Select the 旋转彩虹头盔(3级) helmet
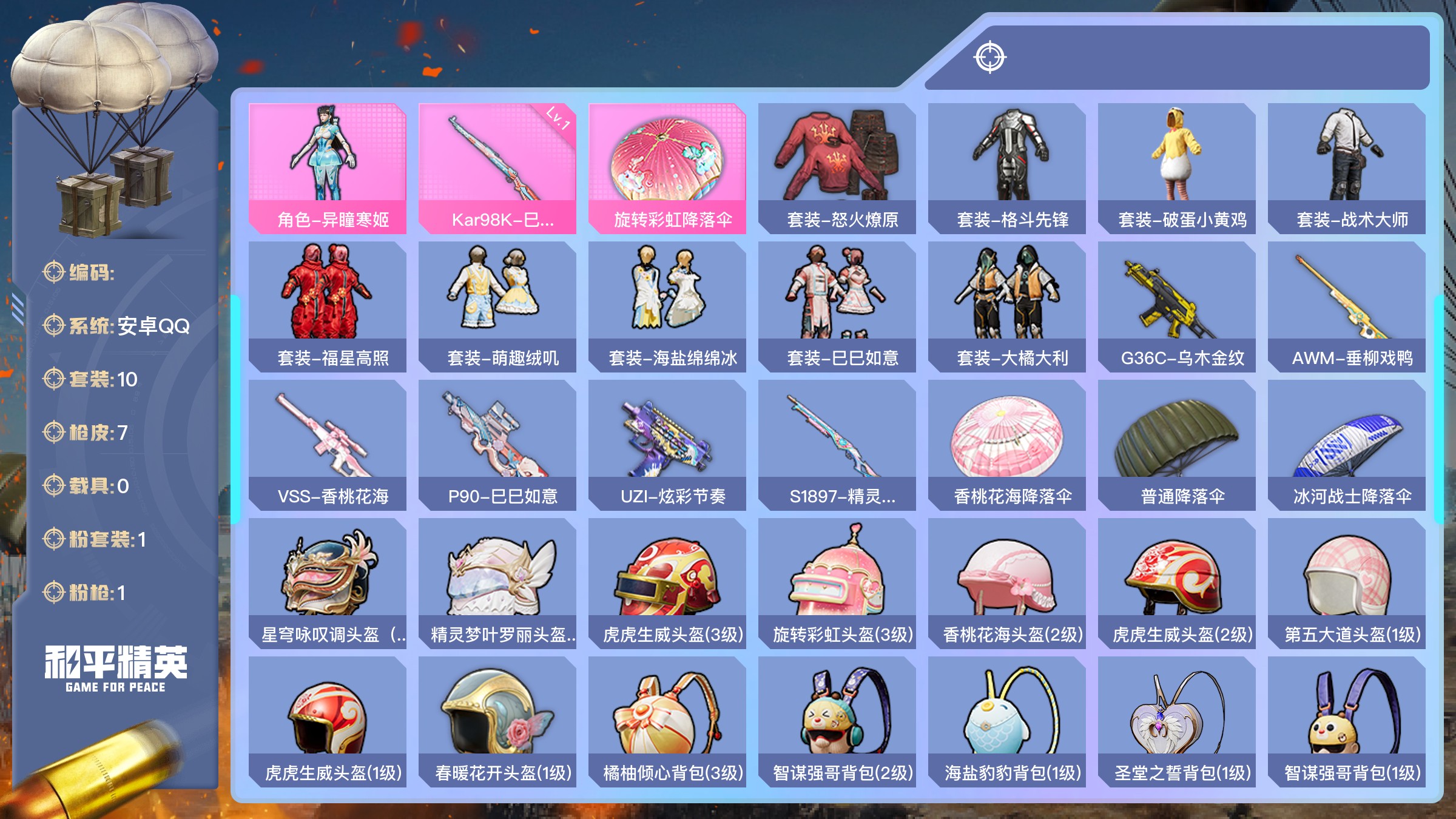Image resolution: width=1456 pixels, height=819 pixels. point(837,583)
